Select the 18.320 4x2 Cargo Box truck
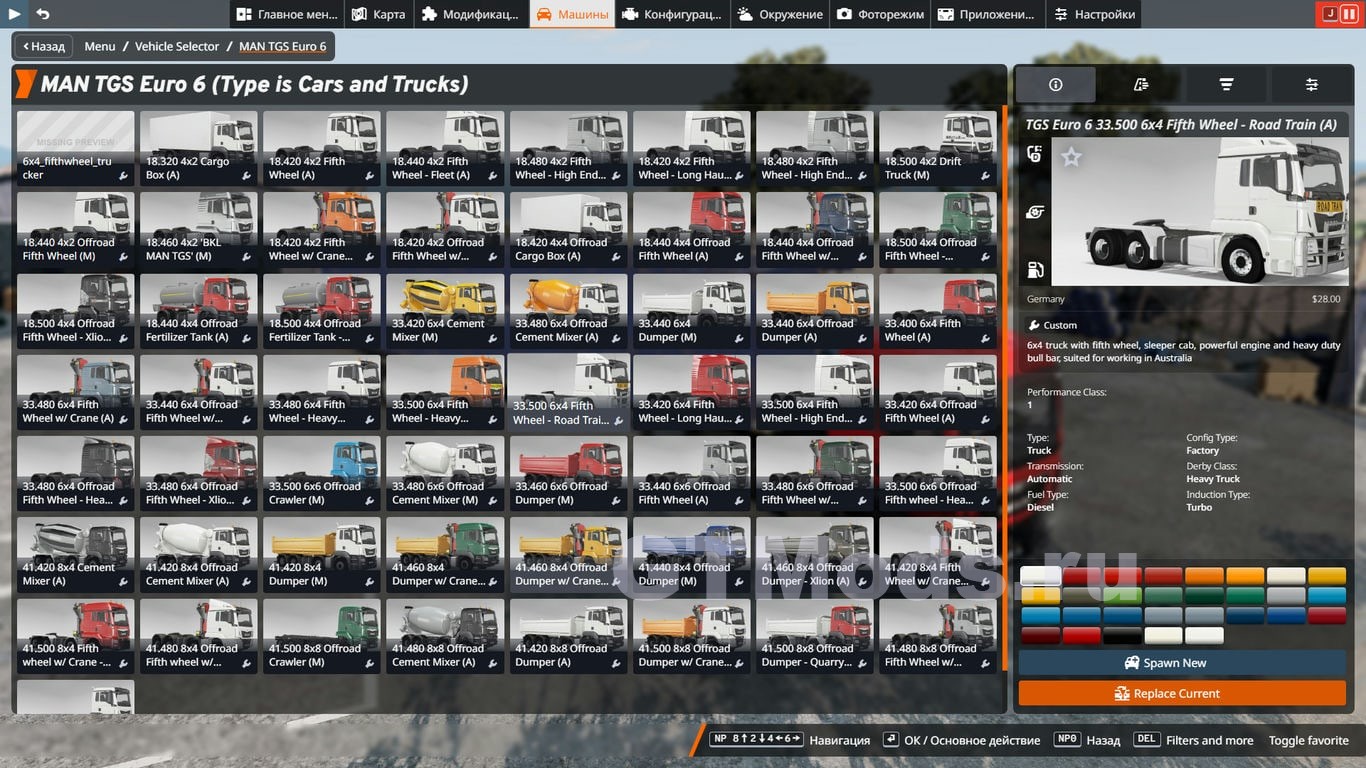 pyautogui.click(x=198, y=148)
